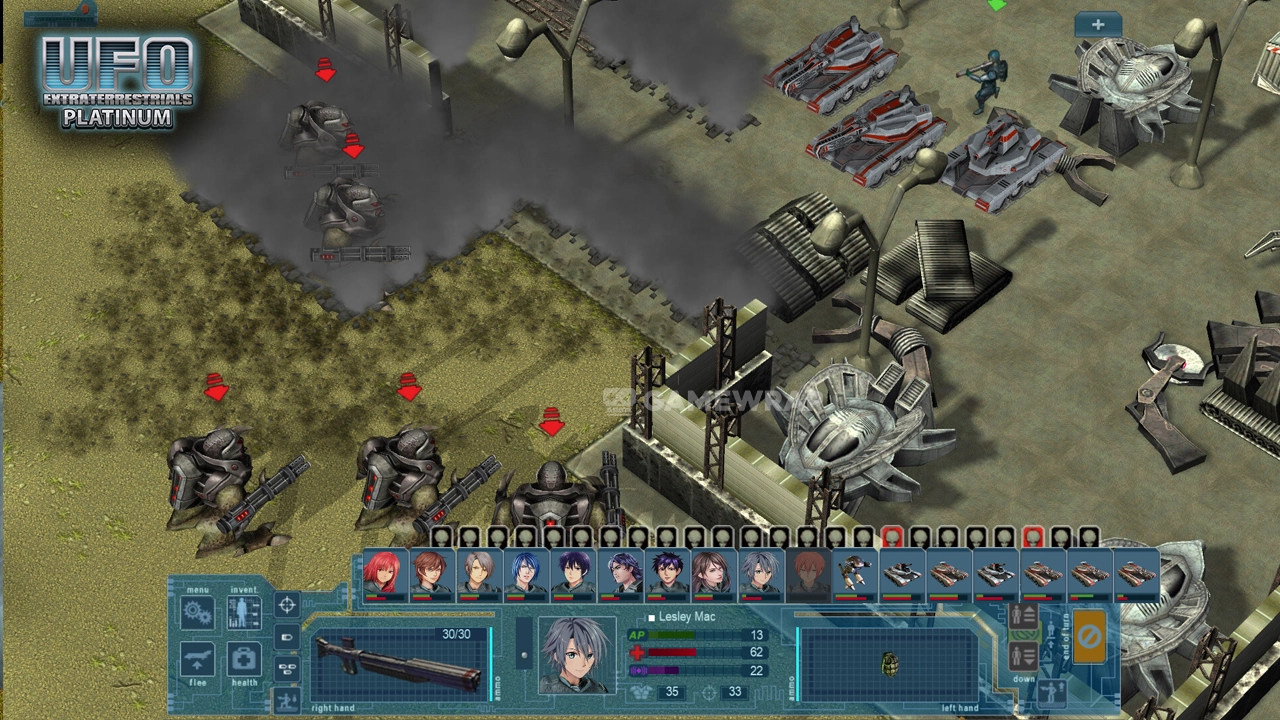Select the blue-haired soldier portrait
The width and height of the screenshot is (1280, 720).
525,574
